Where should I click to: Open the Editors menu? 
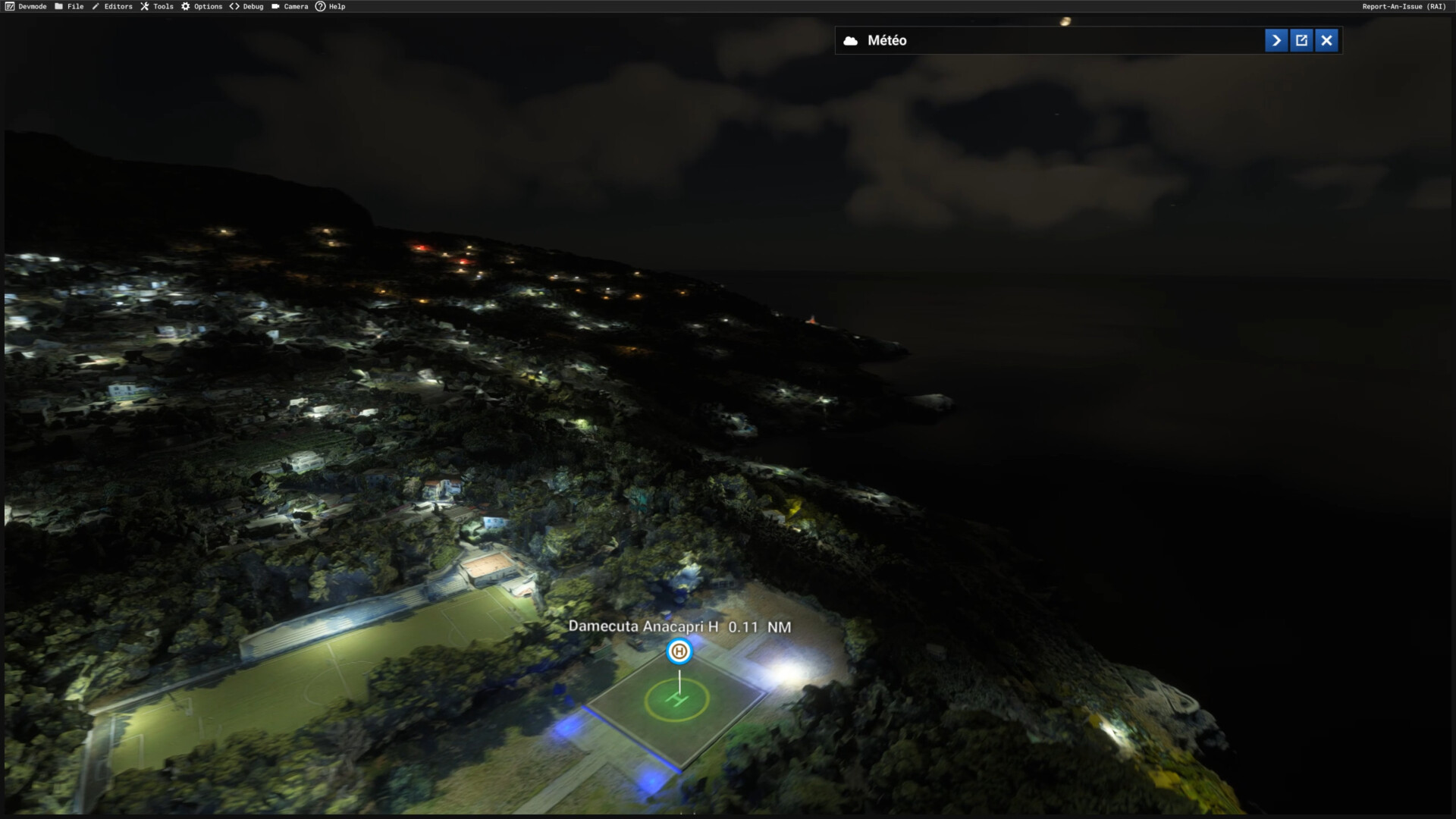112,6
